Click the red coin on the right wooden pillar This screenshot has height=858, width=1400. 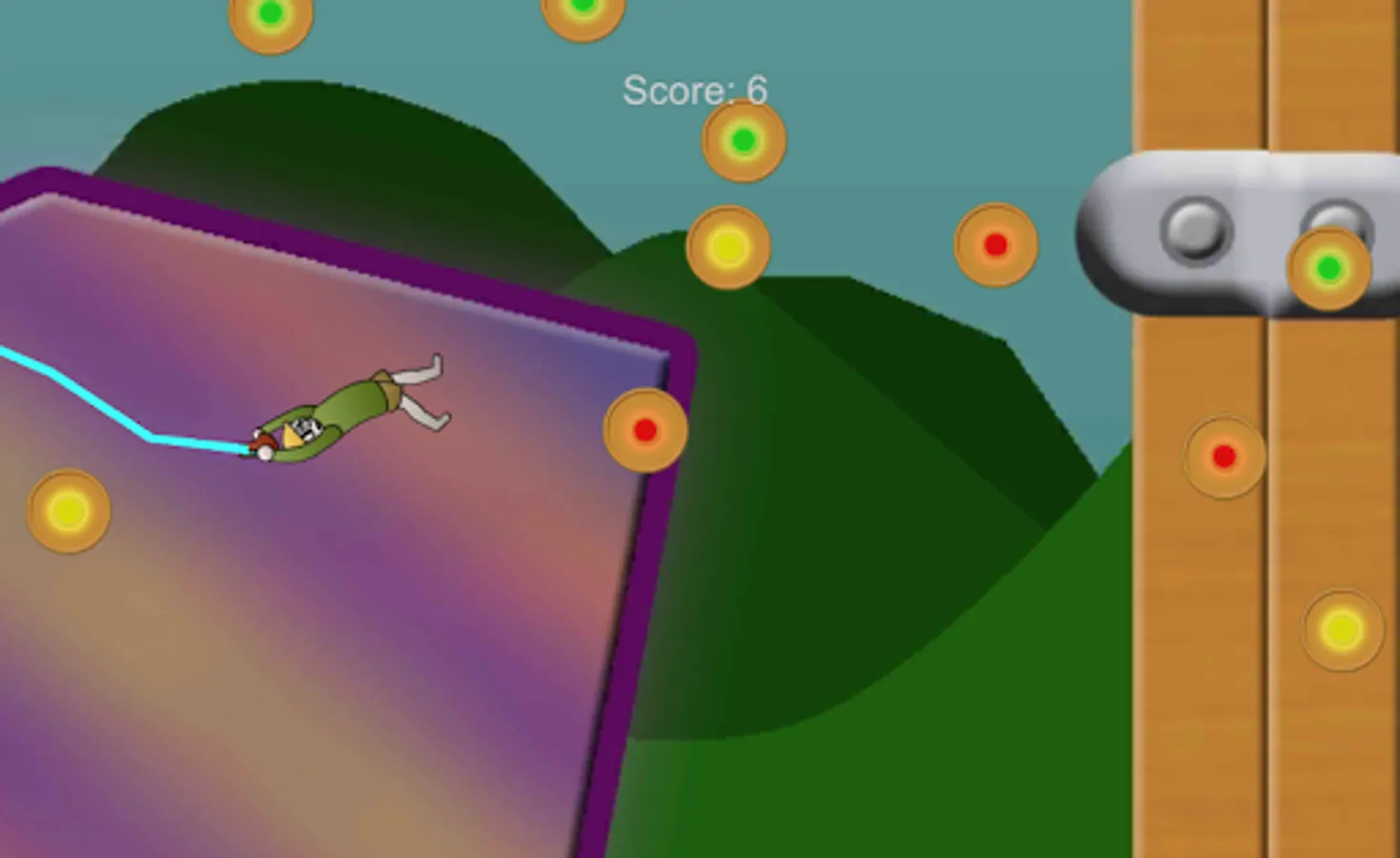coord(1225,456)
